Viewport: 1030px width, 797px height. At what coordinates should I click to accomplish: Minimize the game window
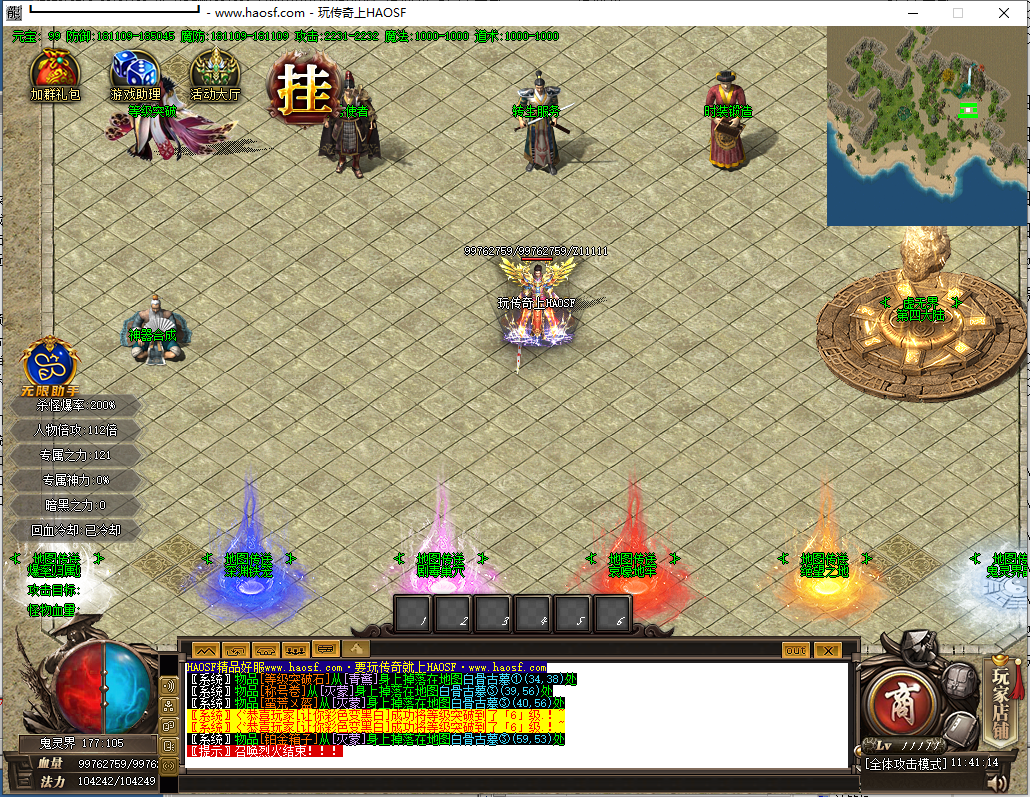(911, 13)
